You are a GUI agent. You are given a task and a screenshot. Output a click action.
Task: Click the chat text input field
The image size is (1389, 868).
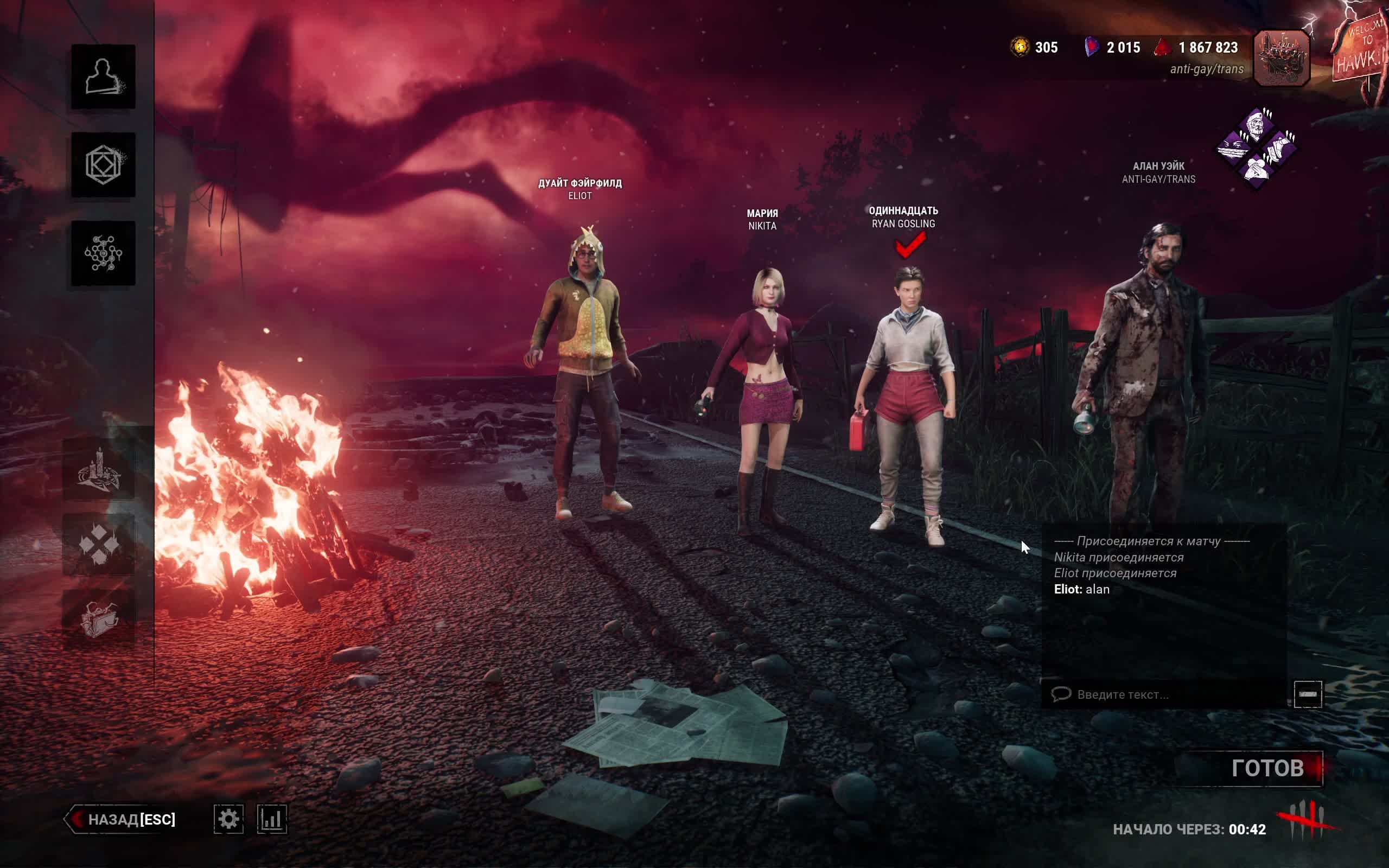(1165, 694)
